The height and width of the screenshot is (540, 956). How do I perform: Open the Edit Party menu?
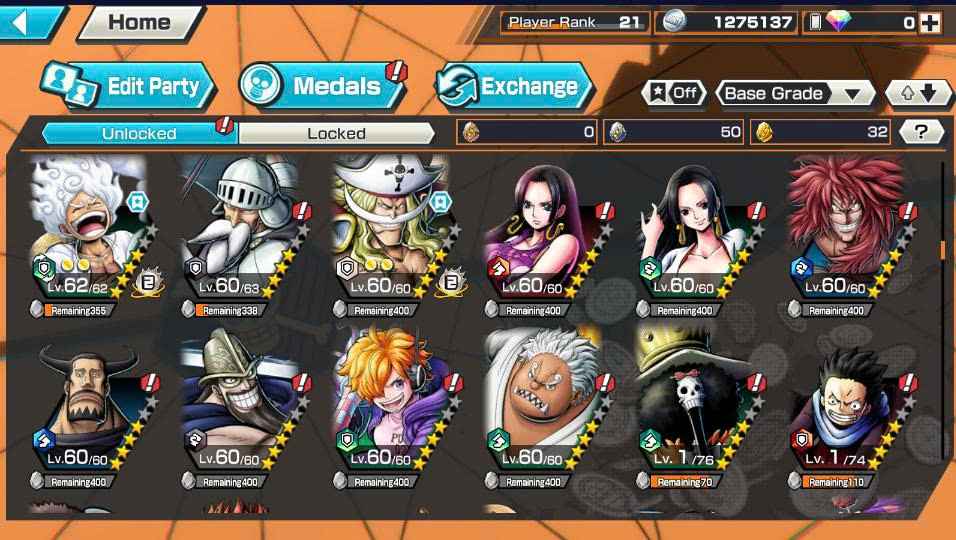coord(128,86)
